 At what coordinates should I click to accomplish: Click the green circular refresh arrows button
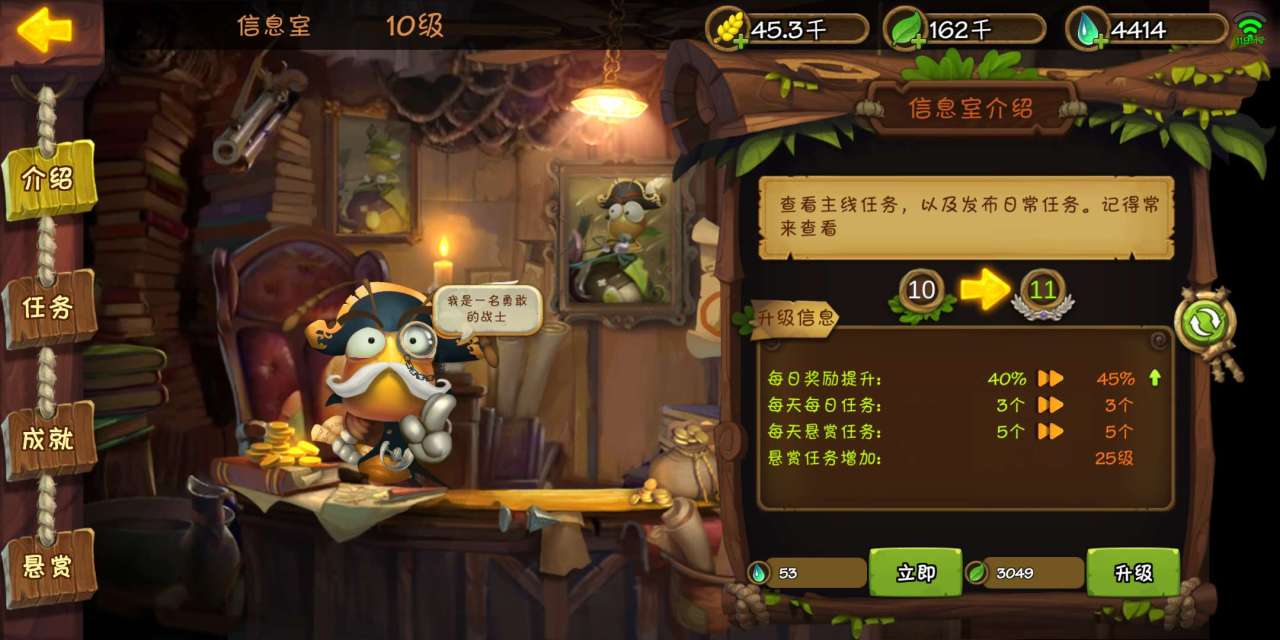pos(1205,323)
